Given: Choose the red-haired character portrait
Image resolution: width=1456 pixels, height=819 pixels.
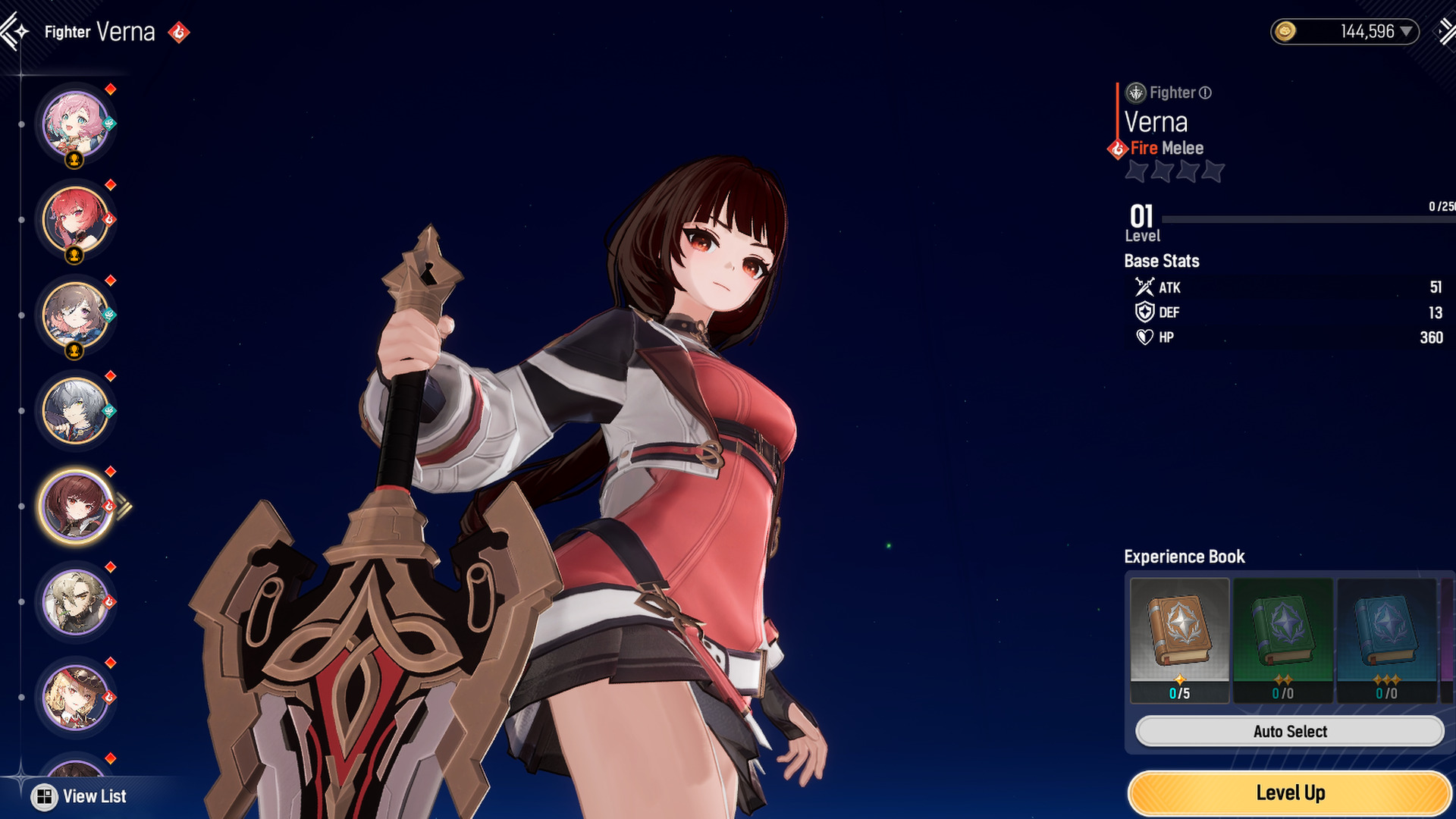Looking at the screenshot, I should coord(74,219).
